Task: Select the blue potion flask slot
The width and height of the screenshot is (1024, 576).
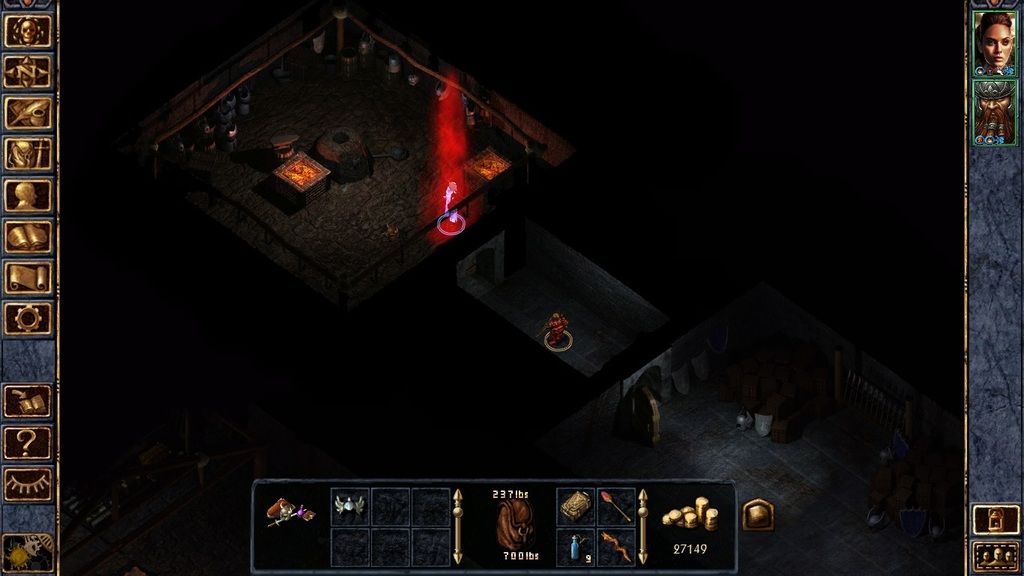Action: coord(576,547)
